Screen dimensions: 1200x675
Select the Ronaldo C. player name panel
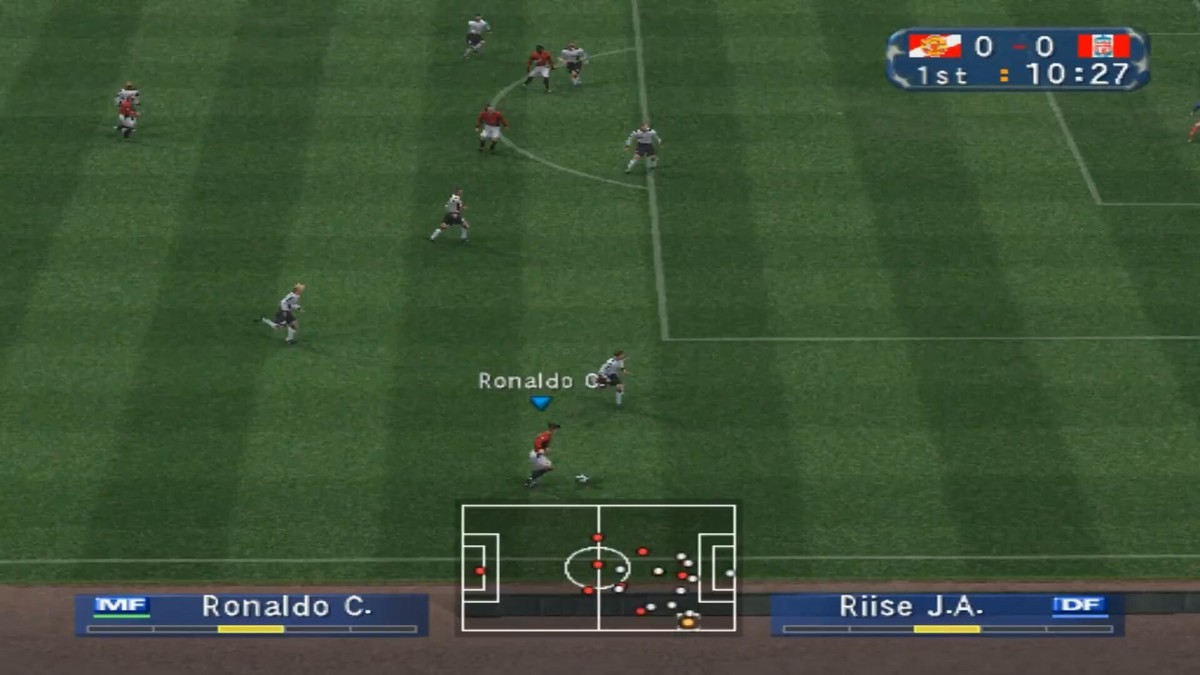click(252, 614)
